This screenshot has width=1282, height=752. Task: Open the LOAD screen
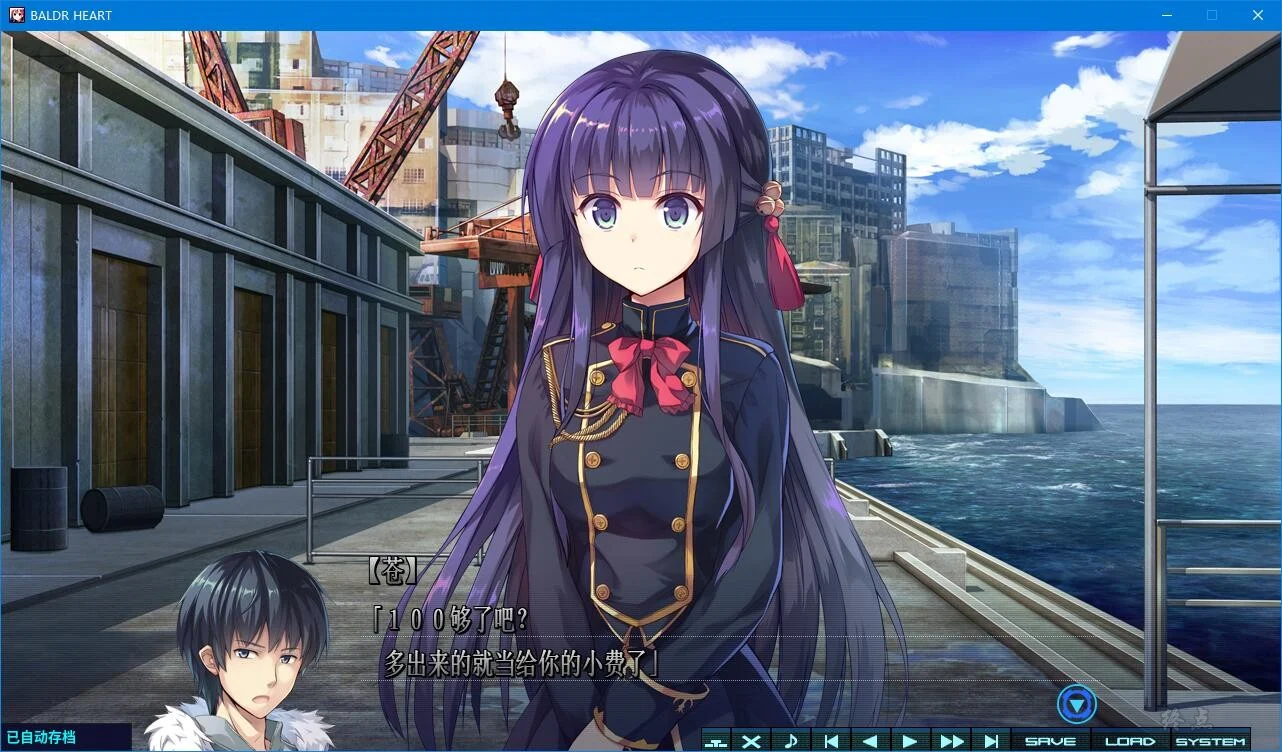pyautogui.click(x=1129, y=741)
